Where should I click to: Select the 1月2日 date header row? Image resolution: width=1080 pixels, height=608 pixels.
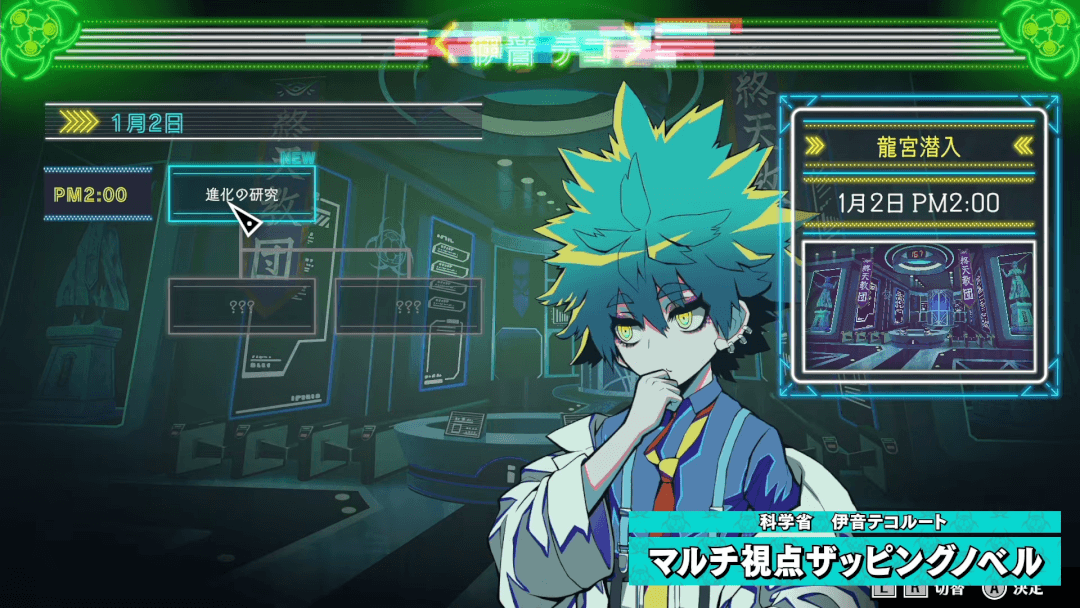click(x=264, y=123)
